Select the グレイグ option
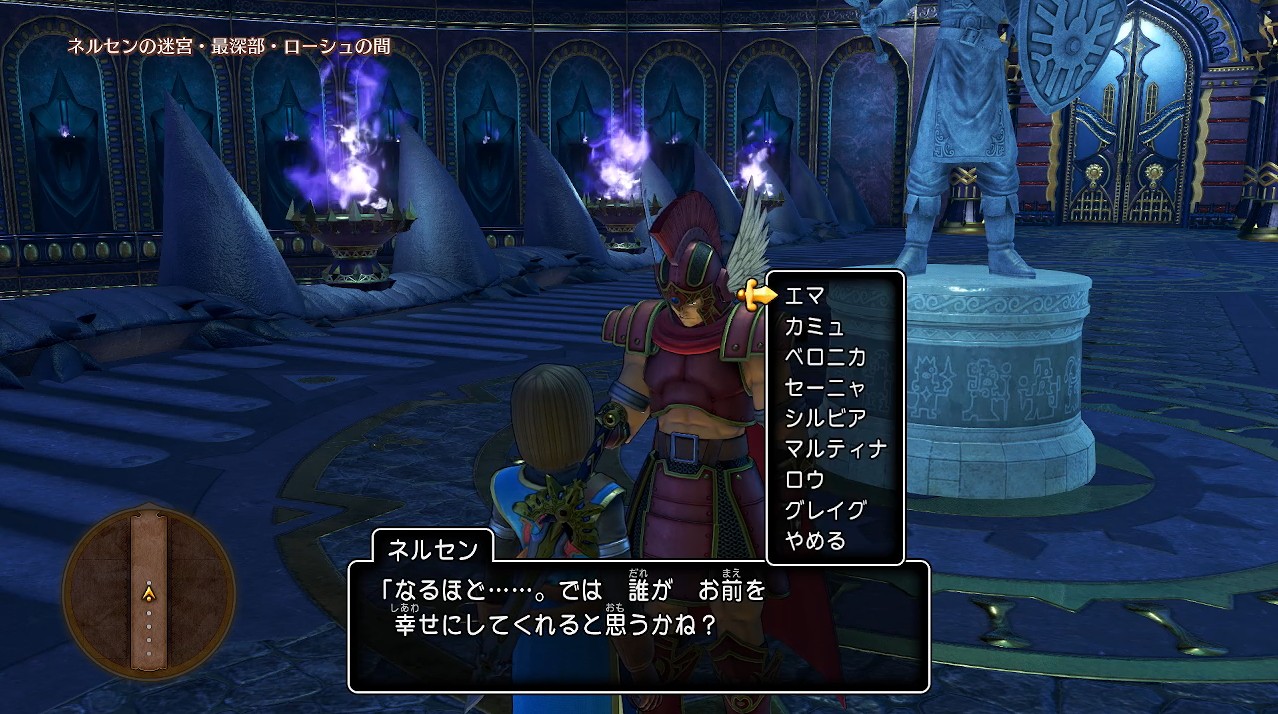 coord(824,510)
